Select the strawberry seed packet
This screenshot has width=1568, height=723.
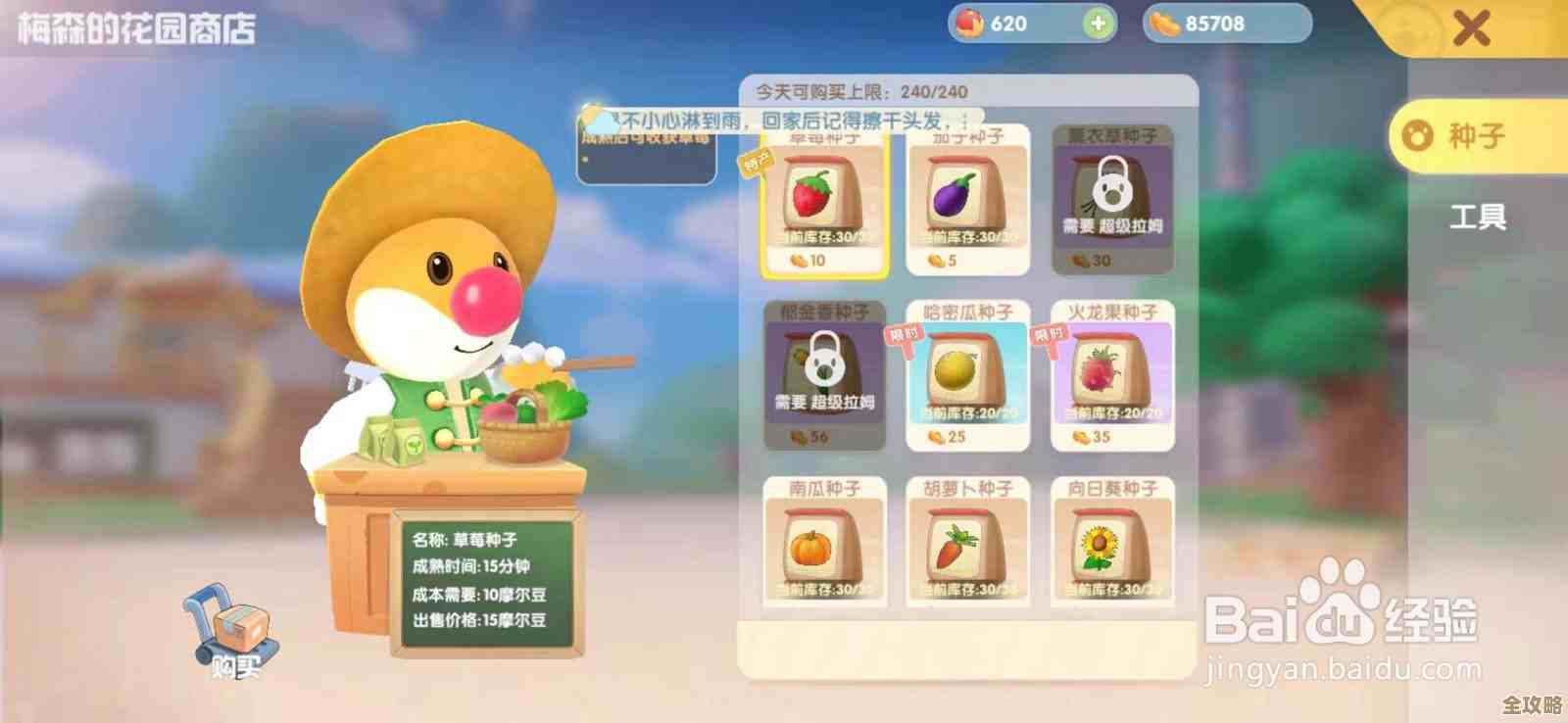click(826, 201)
